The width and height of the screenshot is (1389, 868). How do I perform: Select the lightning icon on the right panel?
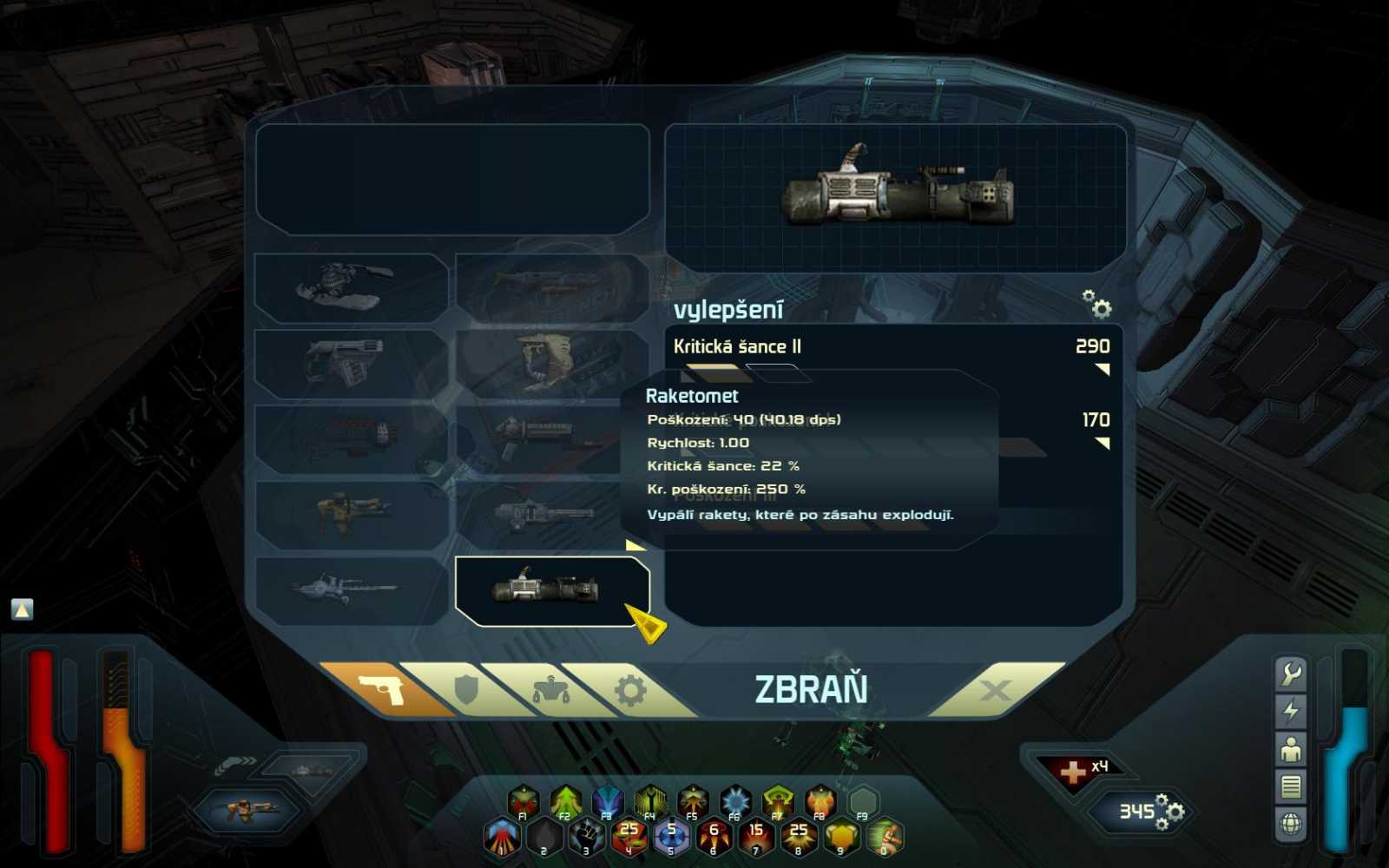coord(1292,709)
